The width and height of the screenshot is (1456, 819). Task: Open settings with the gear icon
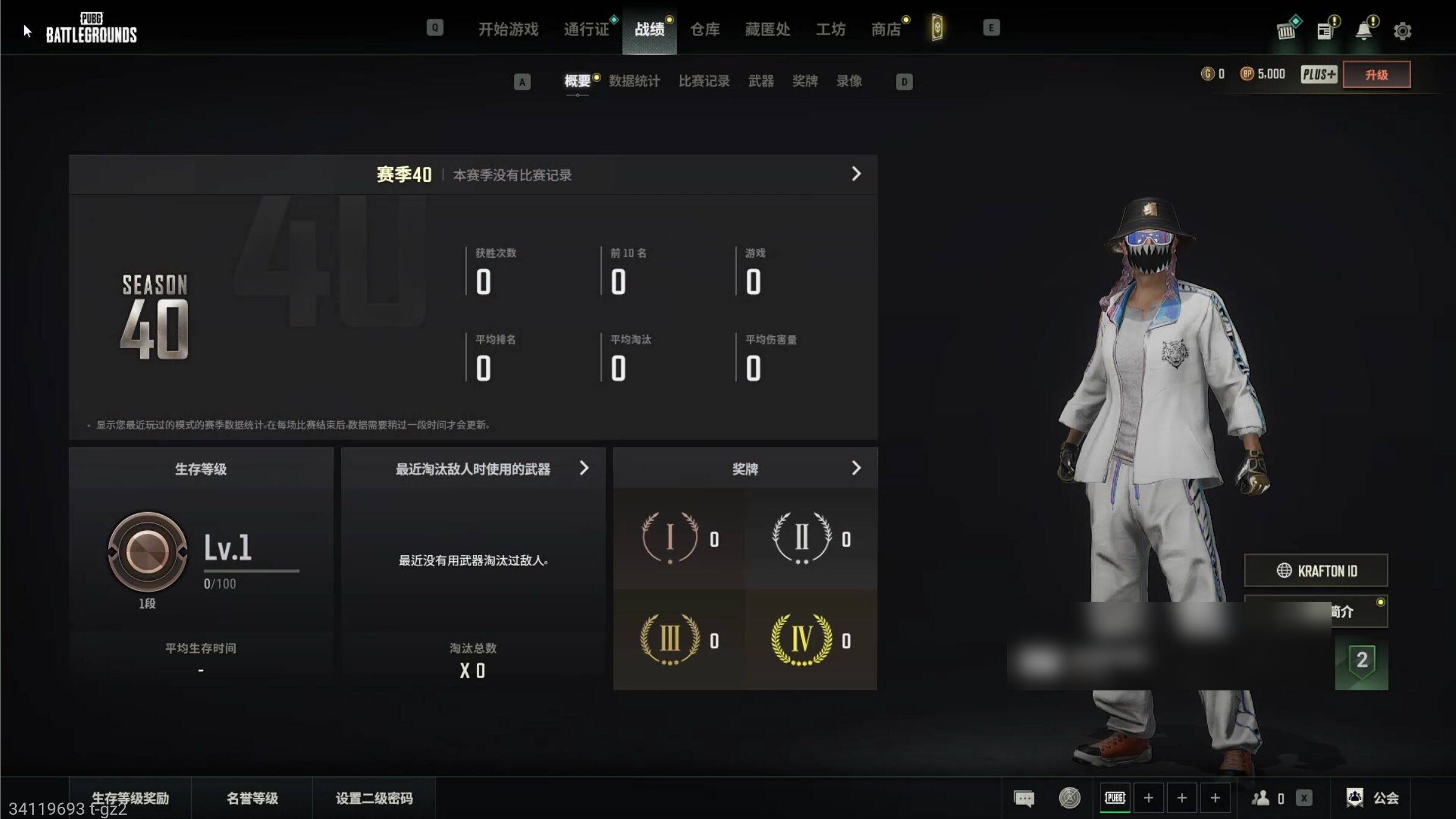(x=1402, y=31)
